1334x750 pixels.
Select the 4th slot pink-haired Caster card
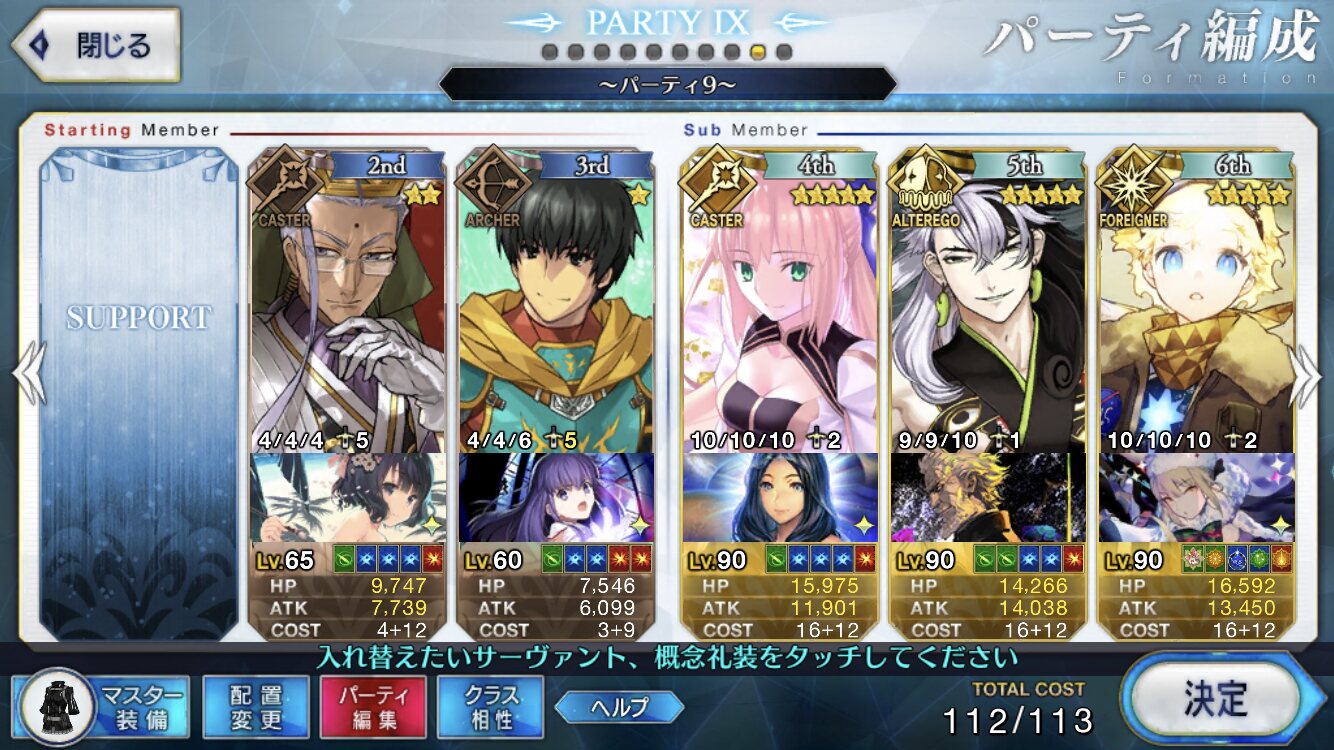click(x=778, y=300)
